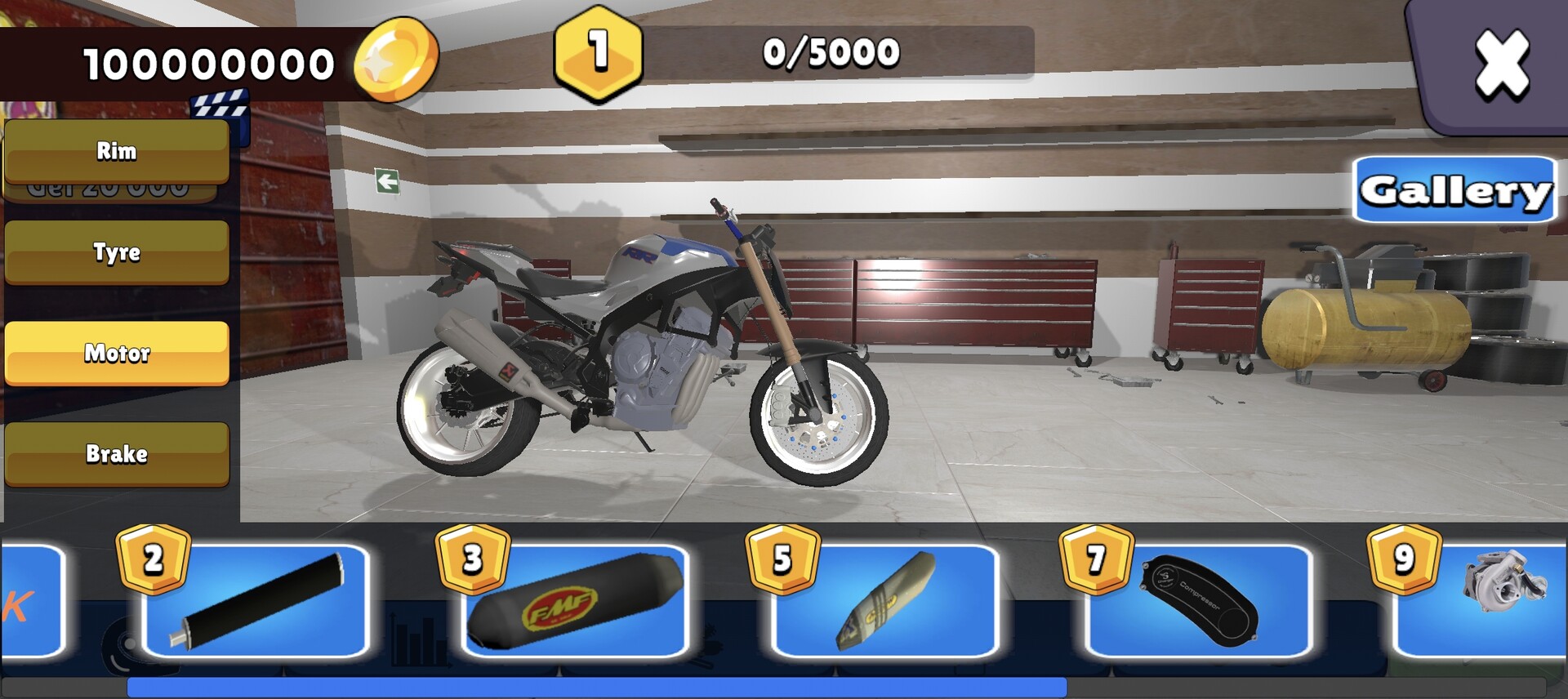Switch to the Tyre category
The height and width of the screenshot is (699, 1568).
coord(116,253)
